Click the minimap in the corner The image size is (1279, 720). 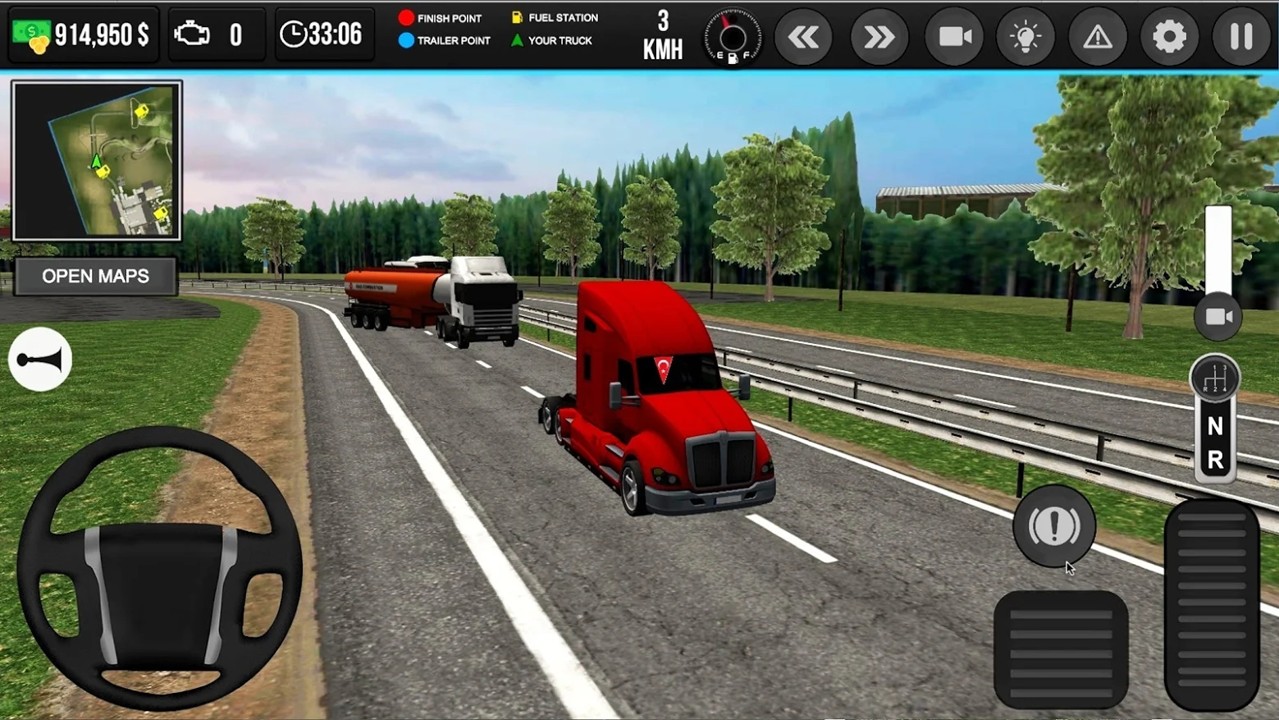[x=96, y=160]
